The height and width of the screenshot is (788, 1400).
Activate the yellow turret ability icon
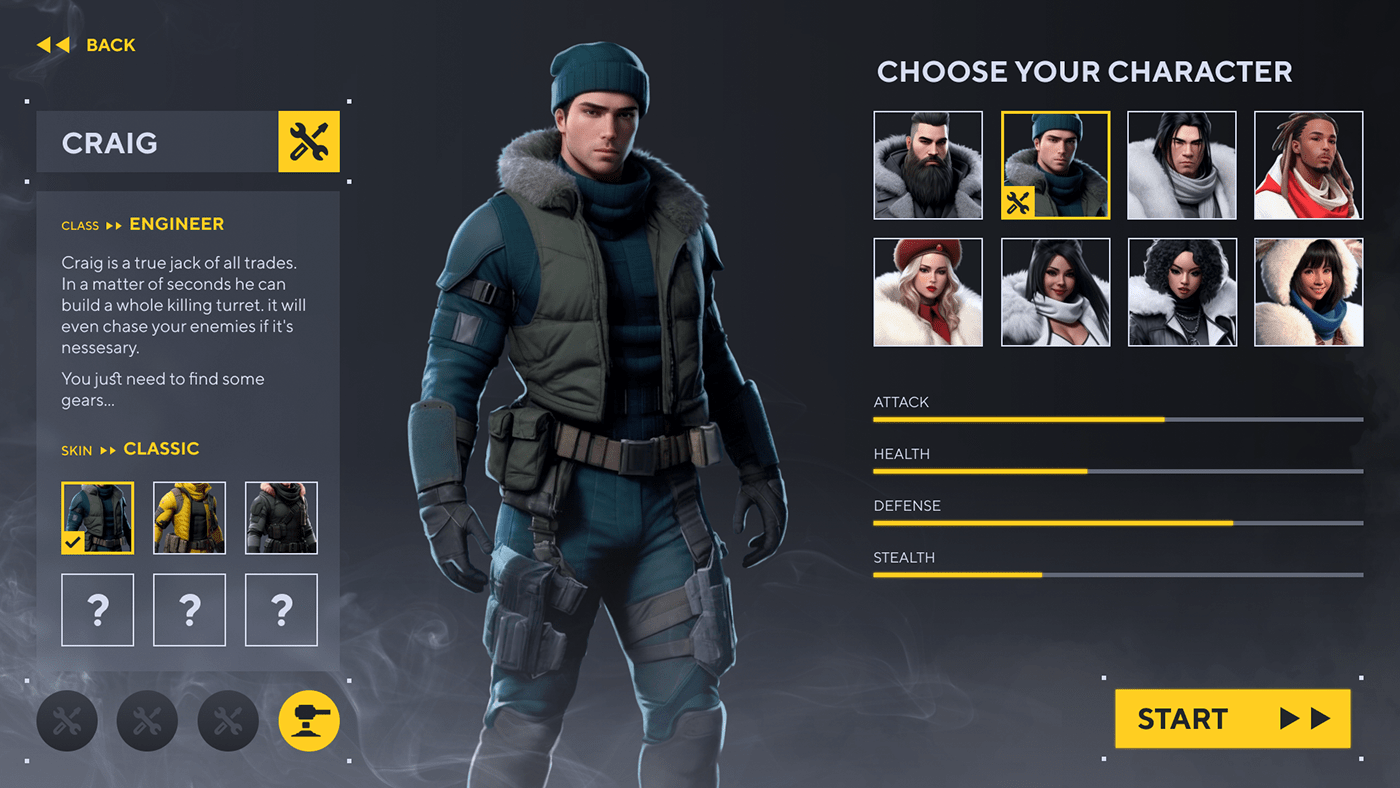pos(309,721)
